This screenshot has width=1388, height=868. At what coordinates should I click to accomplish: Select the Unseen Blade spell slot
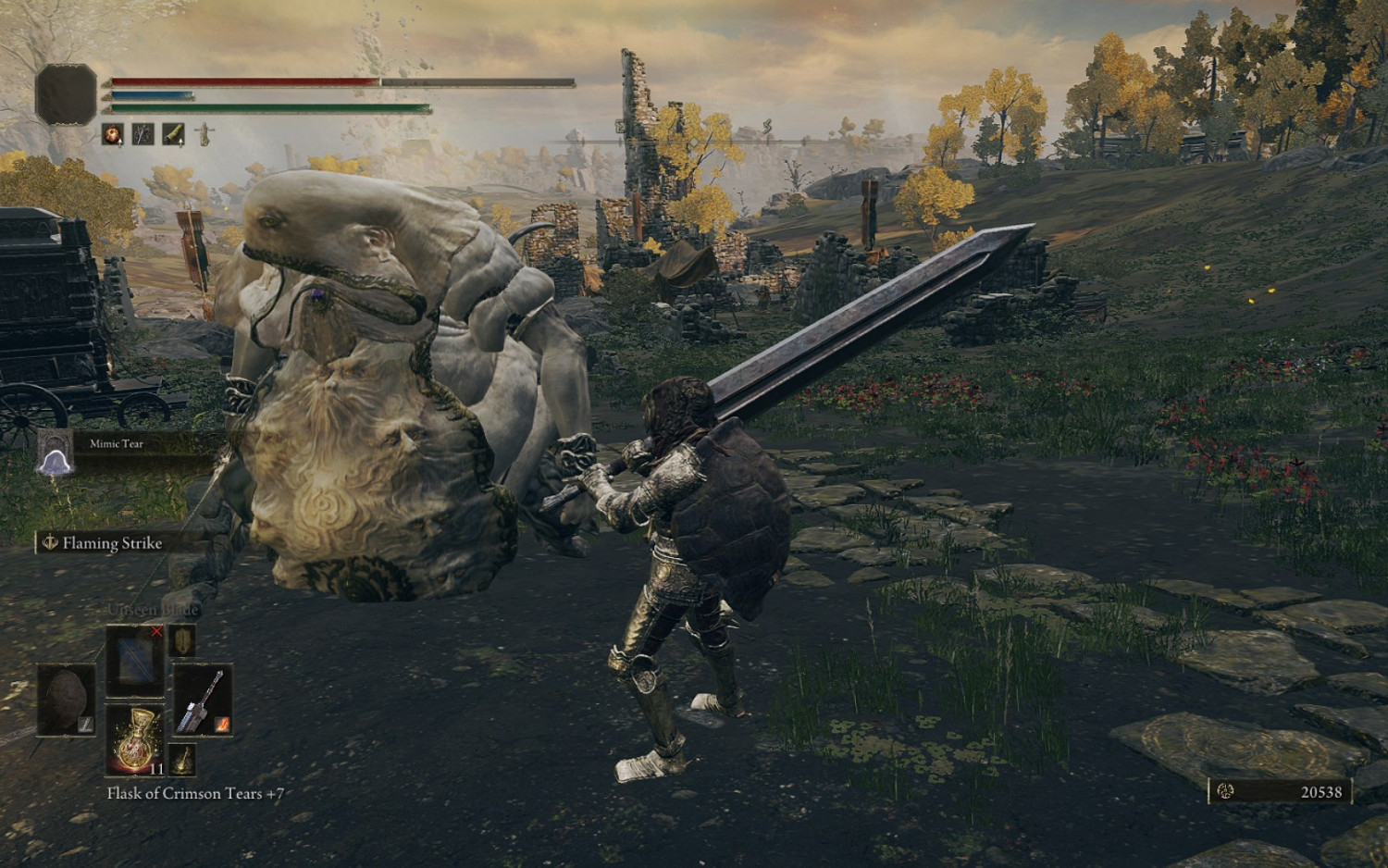[x=135, y=660]
